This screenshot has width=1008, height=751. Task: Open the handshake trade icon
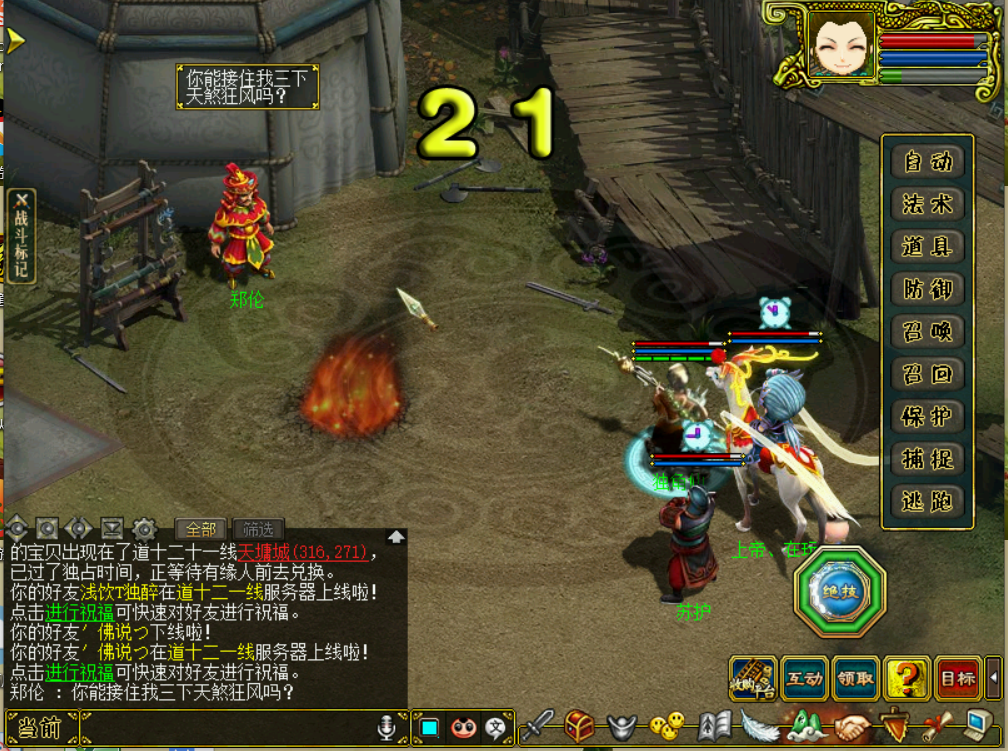pos(854,726)
